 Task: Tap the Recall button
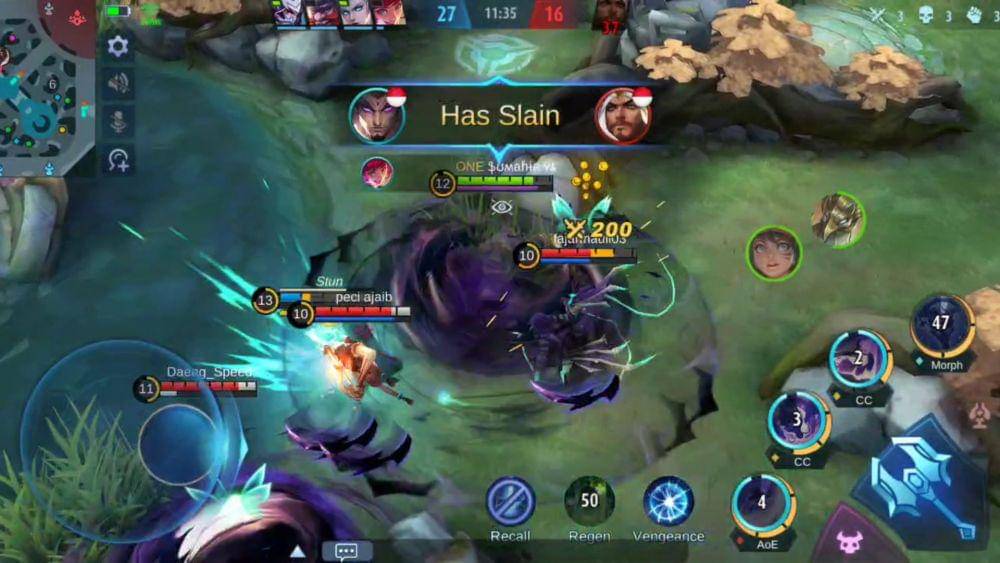coord(510,501)
